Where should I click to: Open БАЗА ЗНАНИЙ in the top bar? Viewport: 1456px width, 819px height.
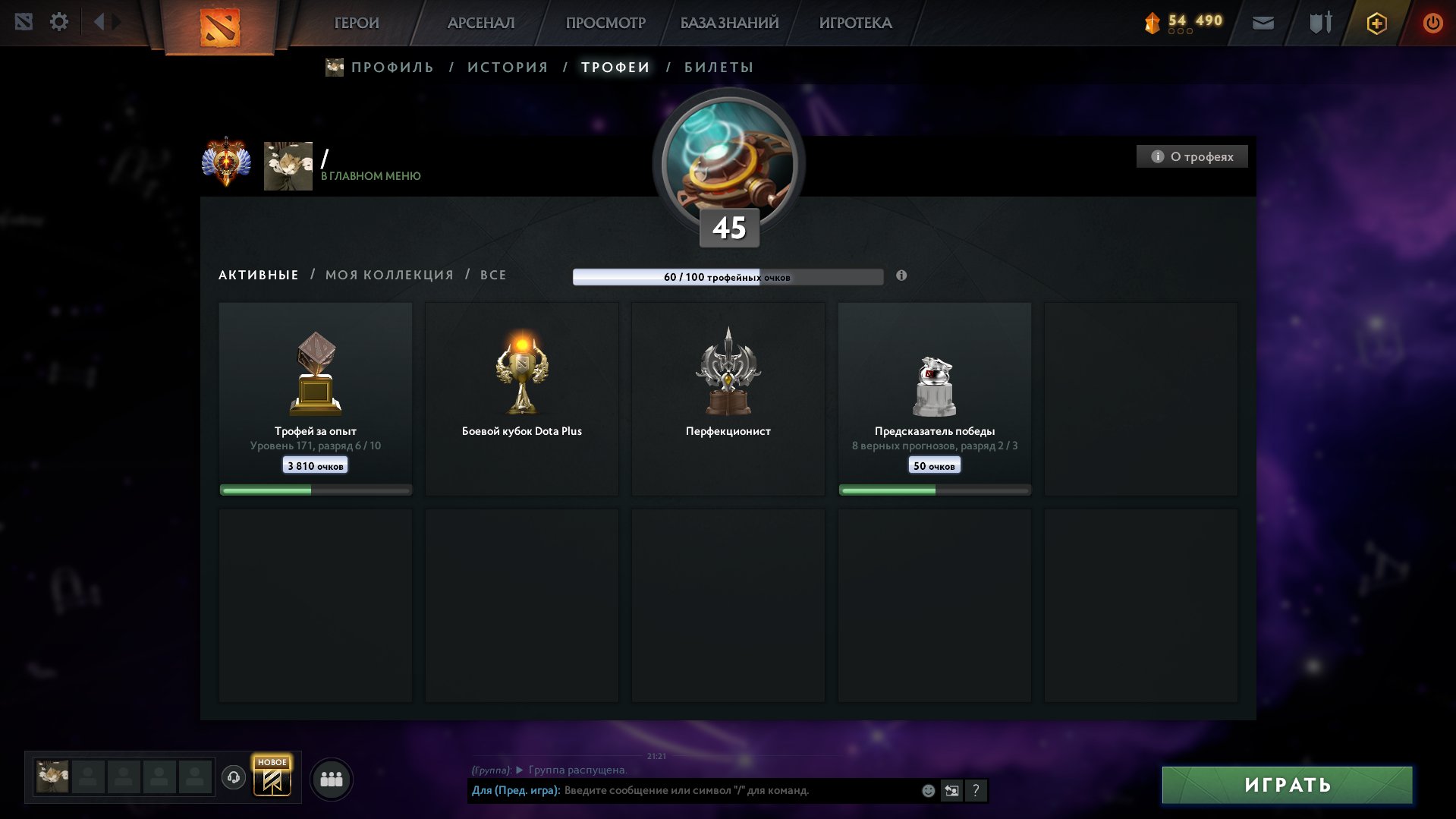729,23
